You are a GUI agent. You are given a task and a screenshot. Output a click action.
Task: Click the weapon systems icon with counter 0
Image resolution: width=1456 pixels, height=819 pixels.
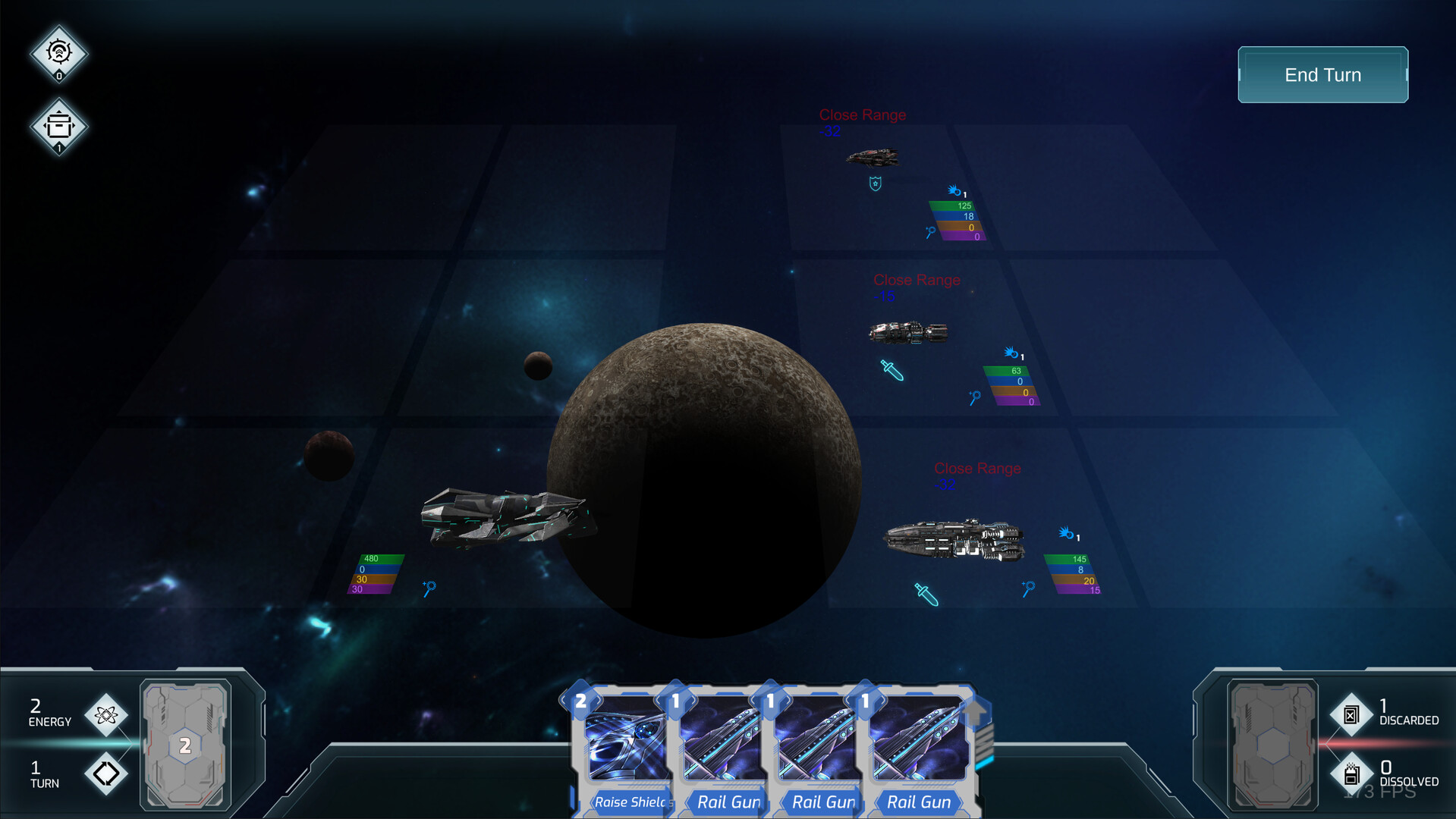click(58, 53)
